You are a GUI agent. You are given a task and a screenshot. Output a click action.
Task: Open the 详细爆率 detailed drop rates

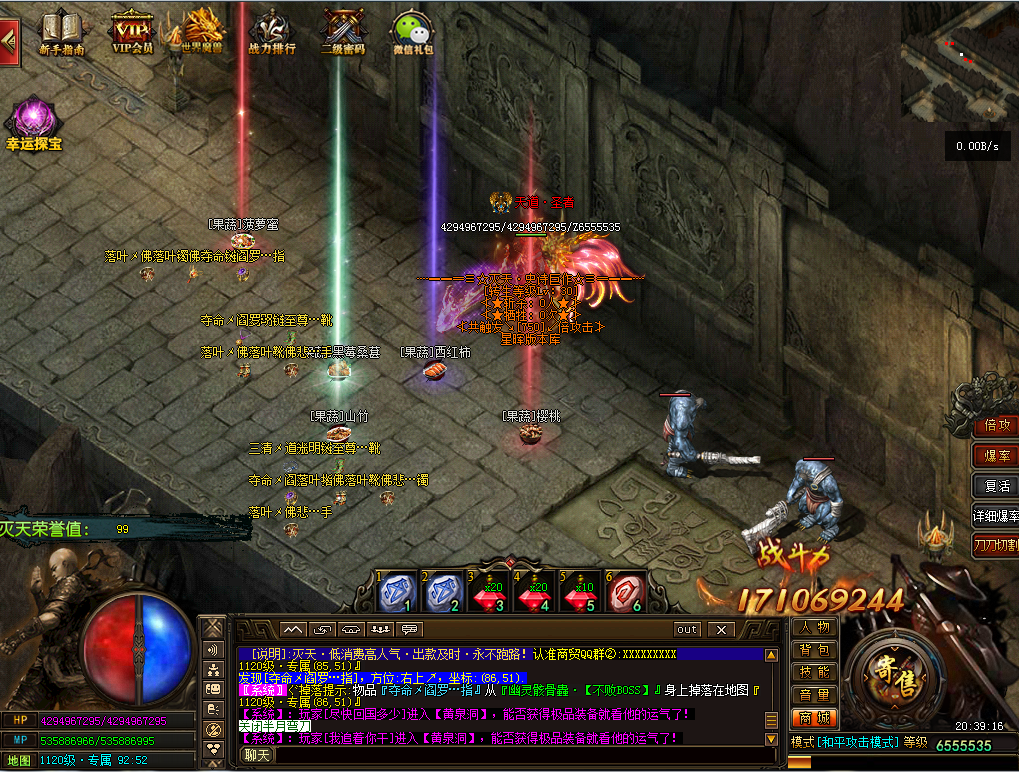[996, 516]
